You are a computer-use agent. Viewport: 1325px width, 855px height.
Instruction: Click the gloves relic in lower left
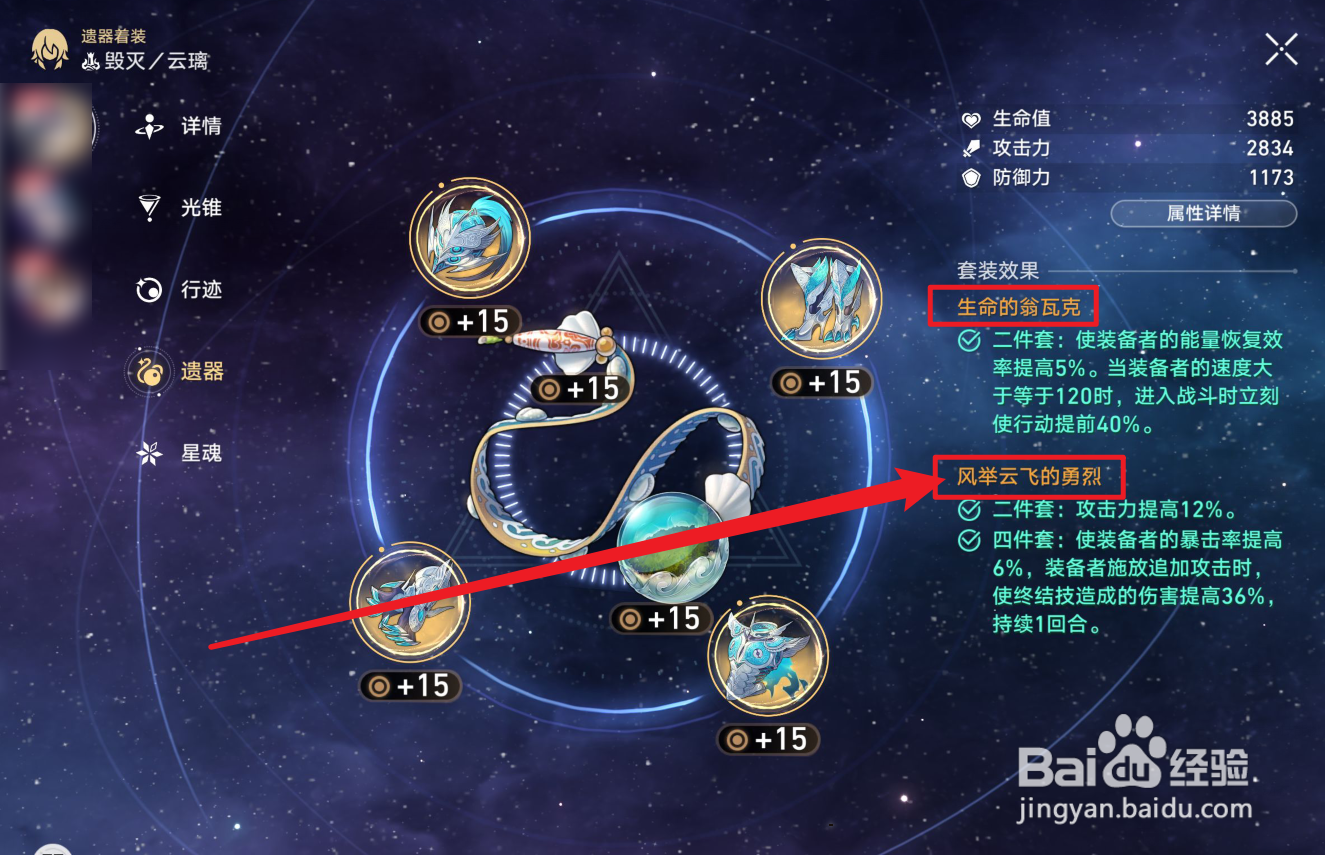tap(410, 600)
